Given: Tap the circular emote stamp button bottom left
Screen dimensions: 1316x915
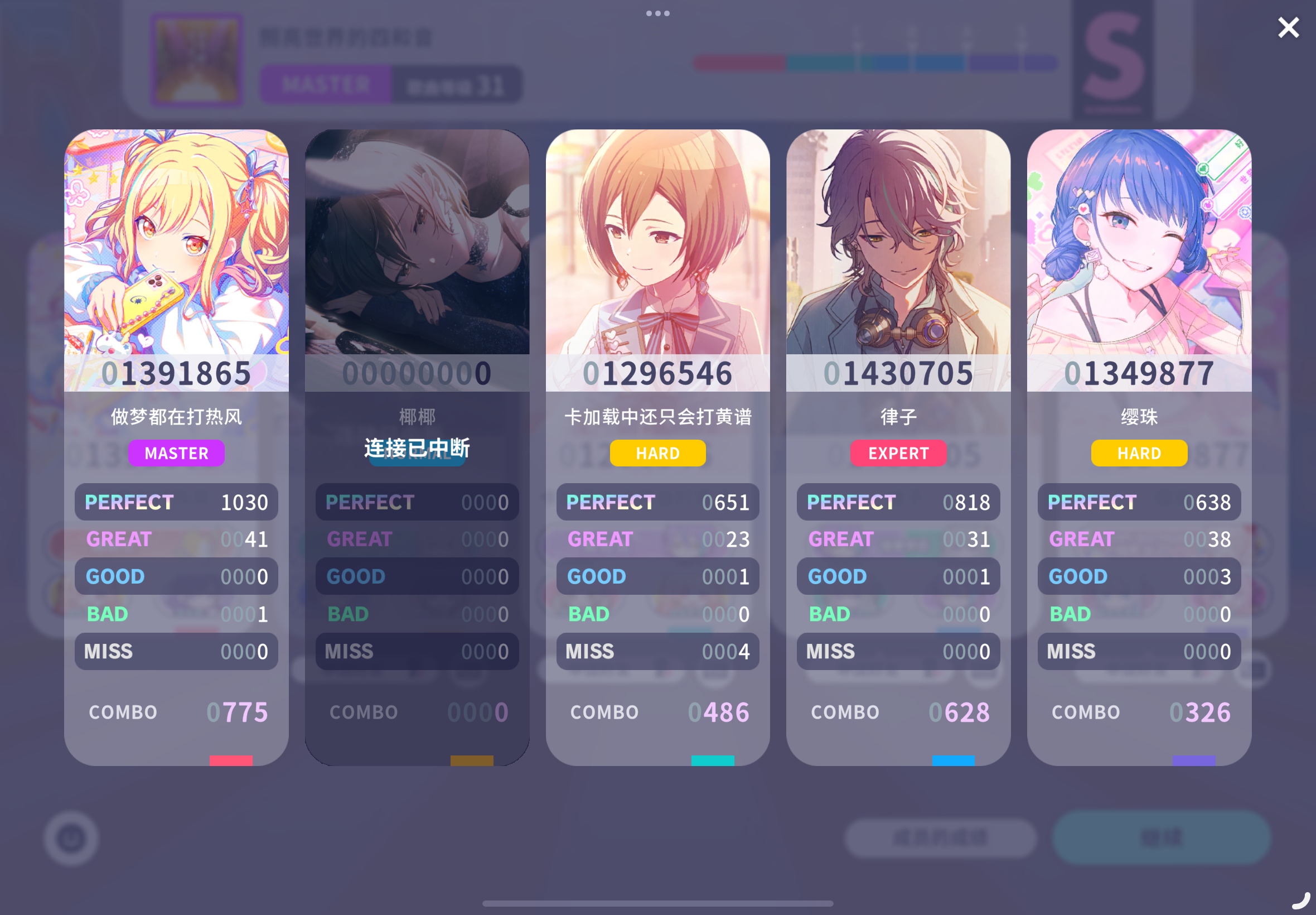Looking at the screenshot, I should [x=71, y=838].
